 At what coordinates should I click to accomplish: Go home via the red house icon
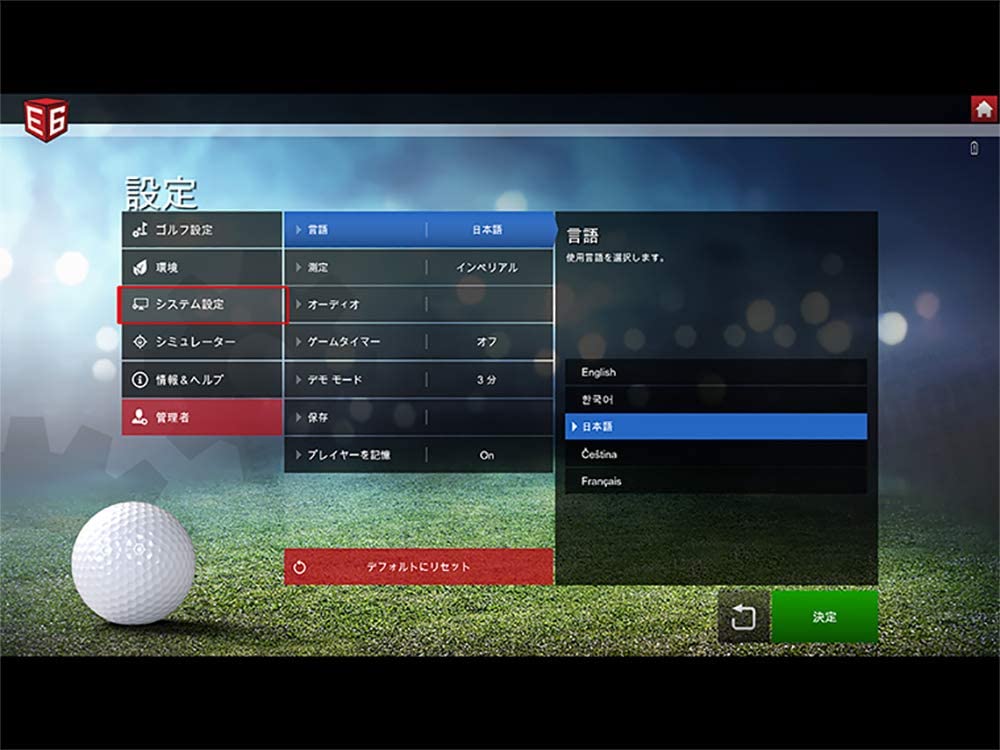(984, 109)
